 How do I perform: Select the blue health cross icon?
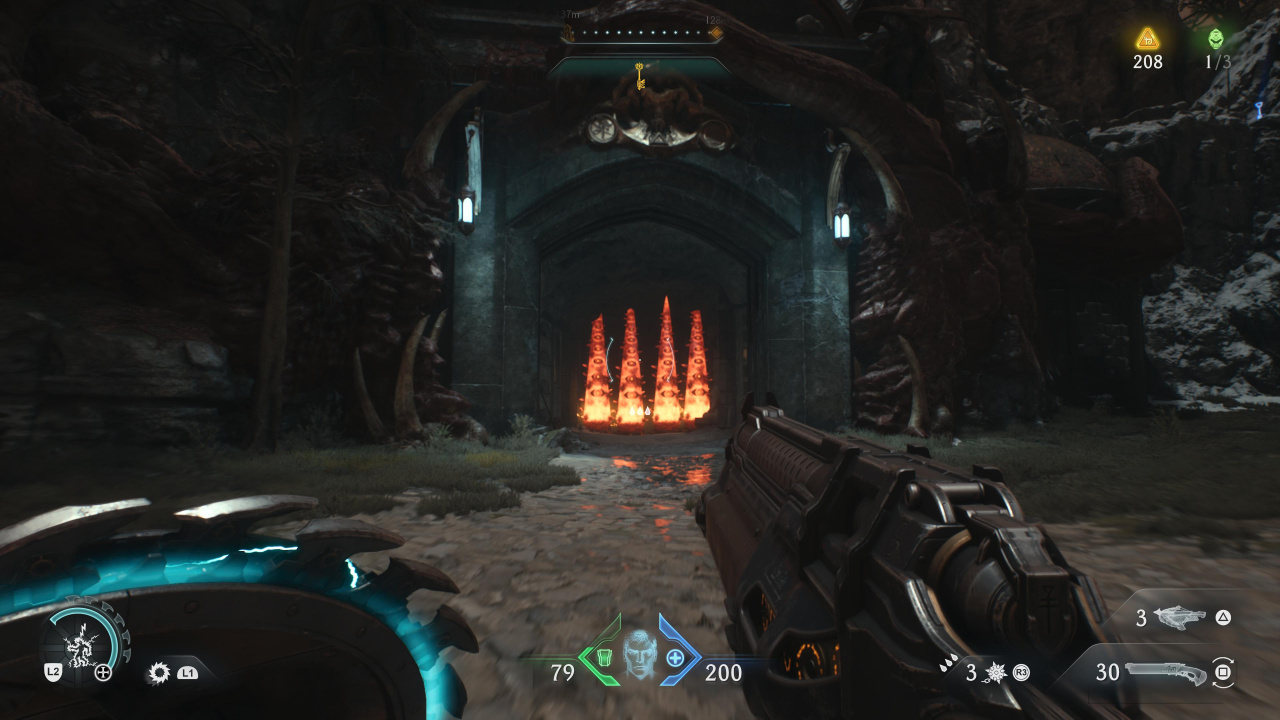[675, 658]
